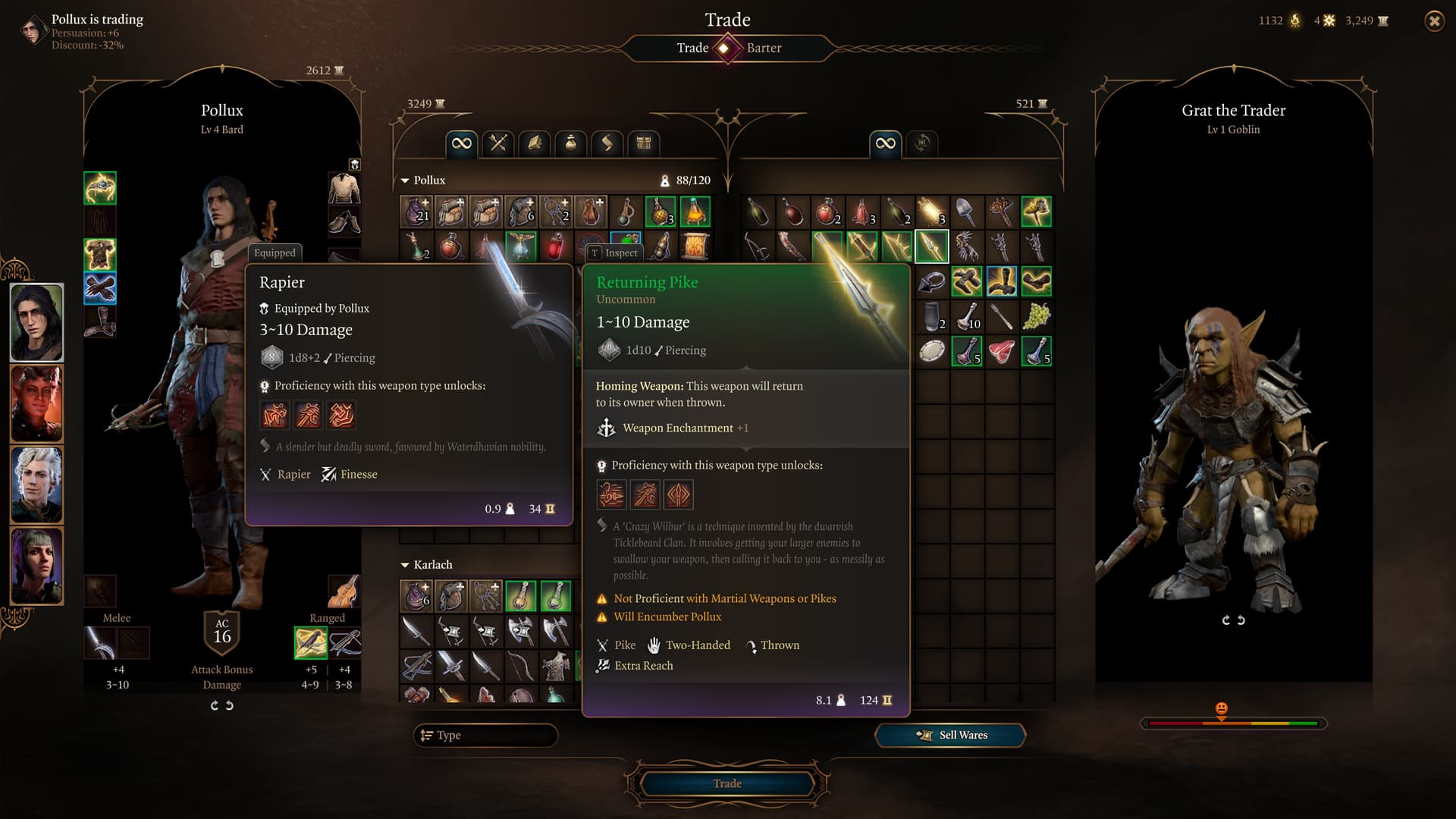Click the Sell Wares button
1456x819 pixels.
950,735
